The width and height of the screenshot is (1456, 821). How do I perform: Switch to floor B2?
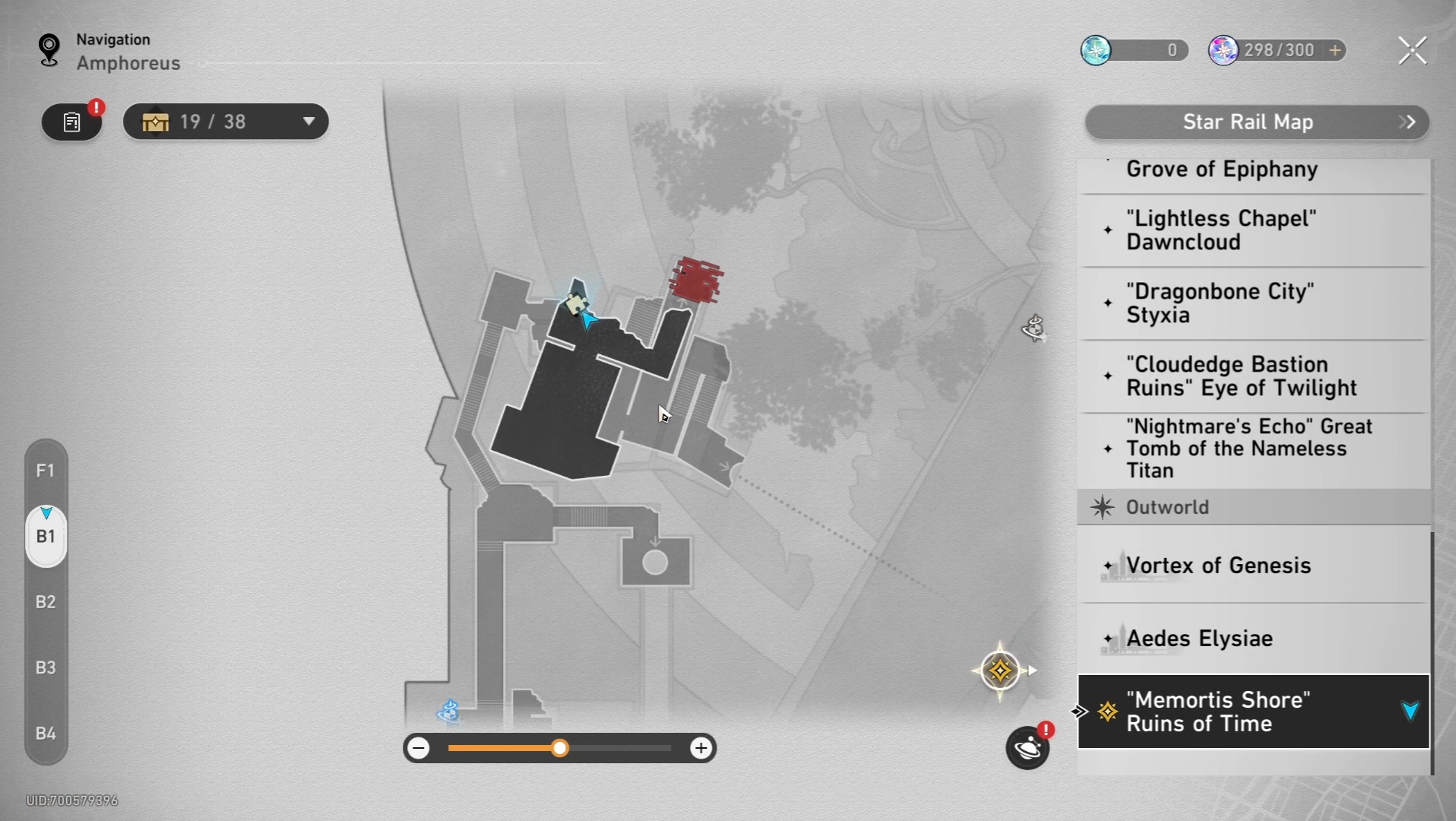(46, 602)
